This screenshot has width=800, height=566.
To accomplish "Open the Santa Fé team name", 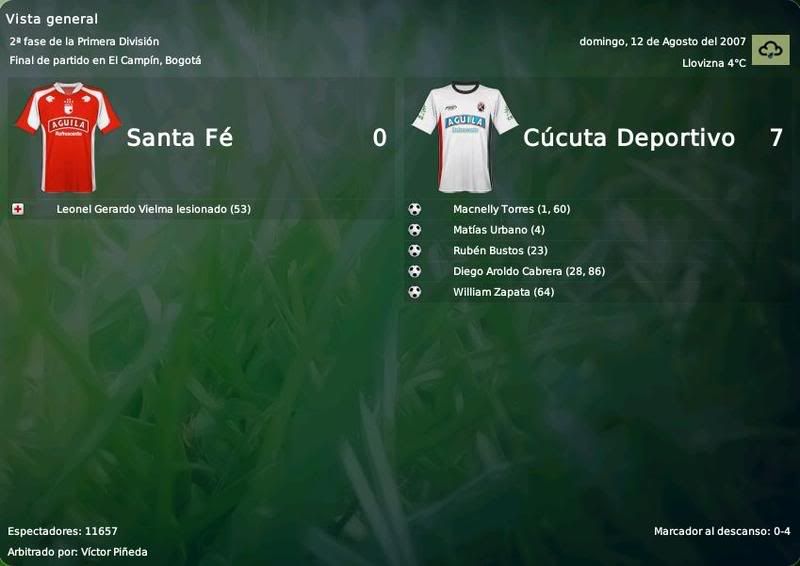I will (x=180, y=138).
